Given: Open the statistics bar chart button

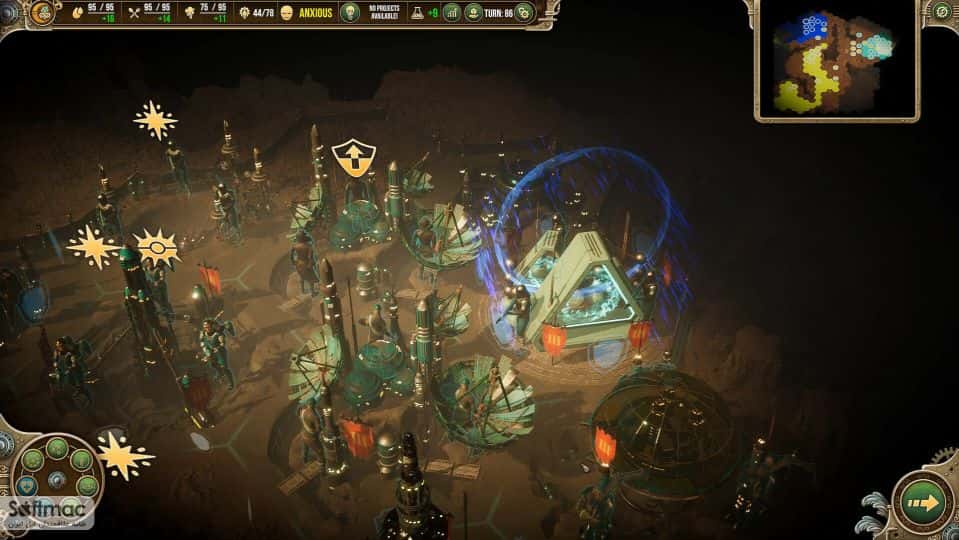Looking at the screenshot, I should click(x=452, y=13).
